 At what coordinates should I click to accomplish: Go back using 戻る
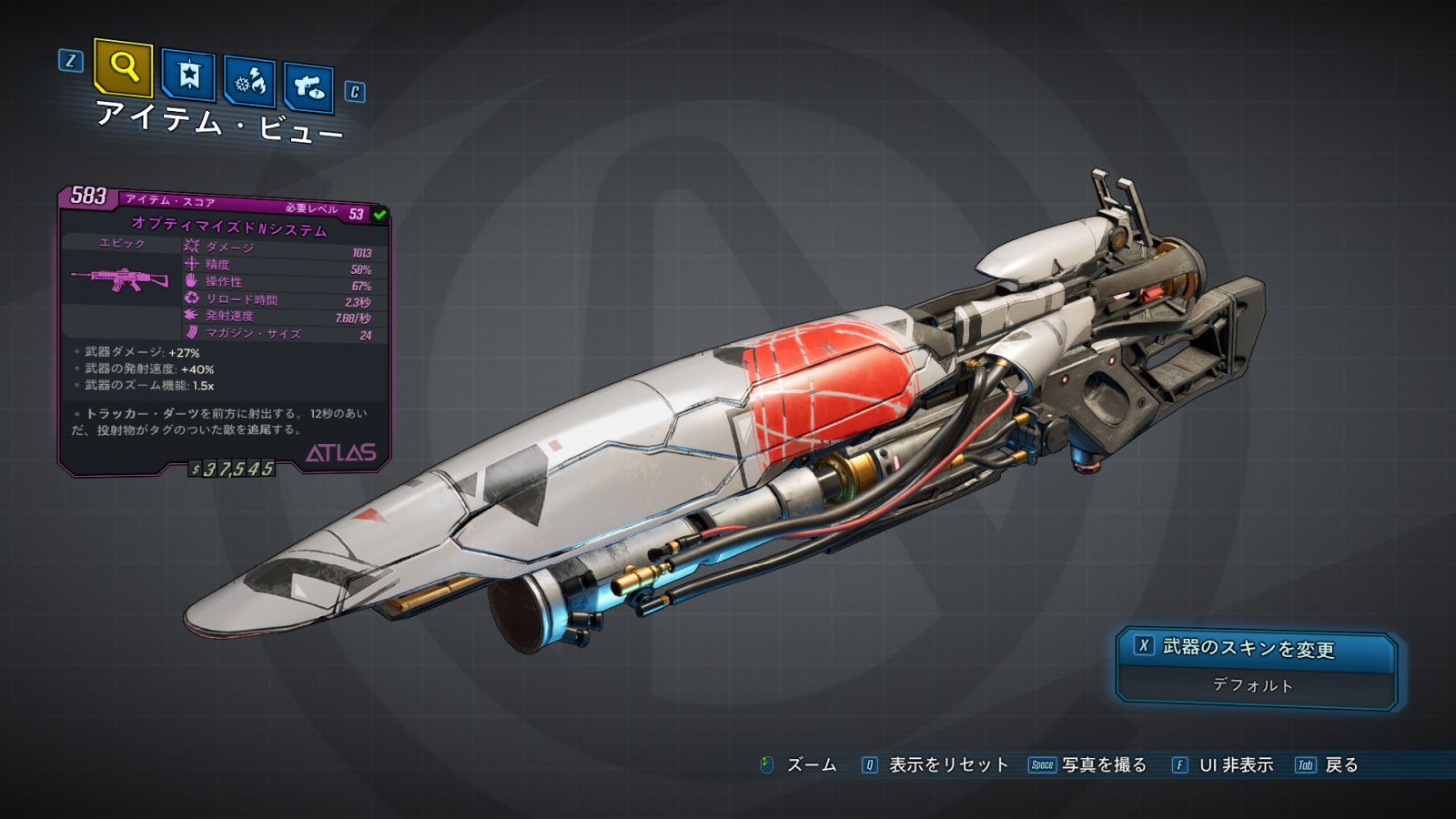1340,765
